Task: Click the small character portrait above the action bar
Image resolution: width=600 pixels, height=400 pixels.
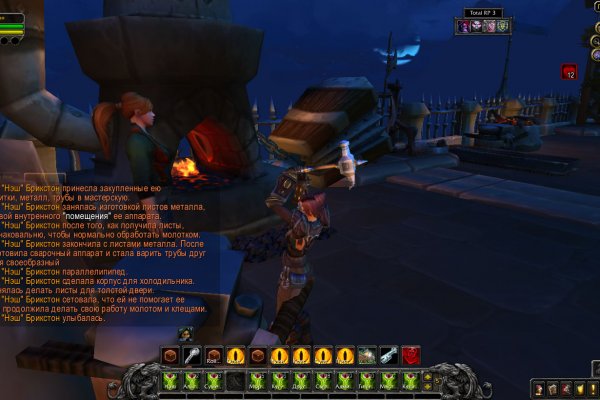Action: (x=185, y=333)
